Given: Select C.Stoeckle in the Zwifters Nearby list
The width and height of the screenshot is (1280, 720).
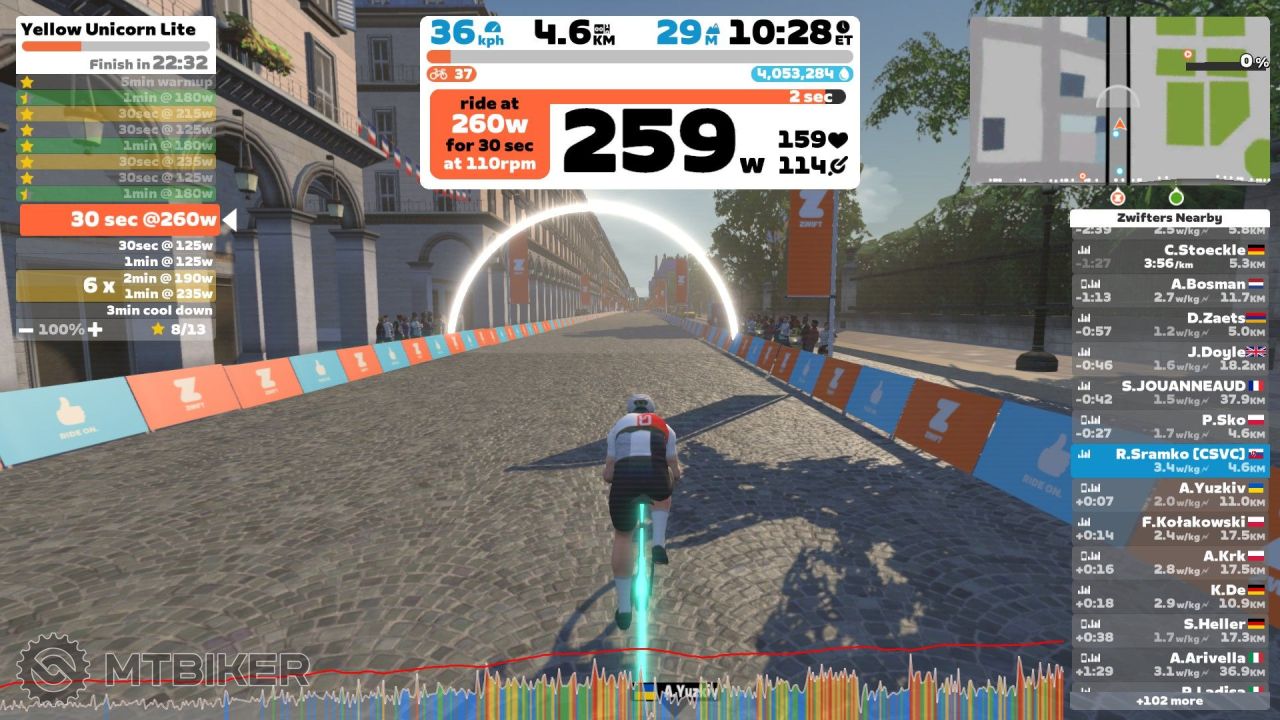Looking at the screenshot, I should pyautogui.click(x=1169, y=257).
